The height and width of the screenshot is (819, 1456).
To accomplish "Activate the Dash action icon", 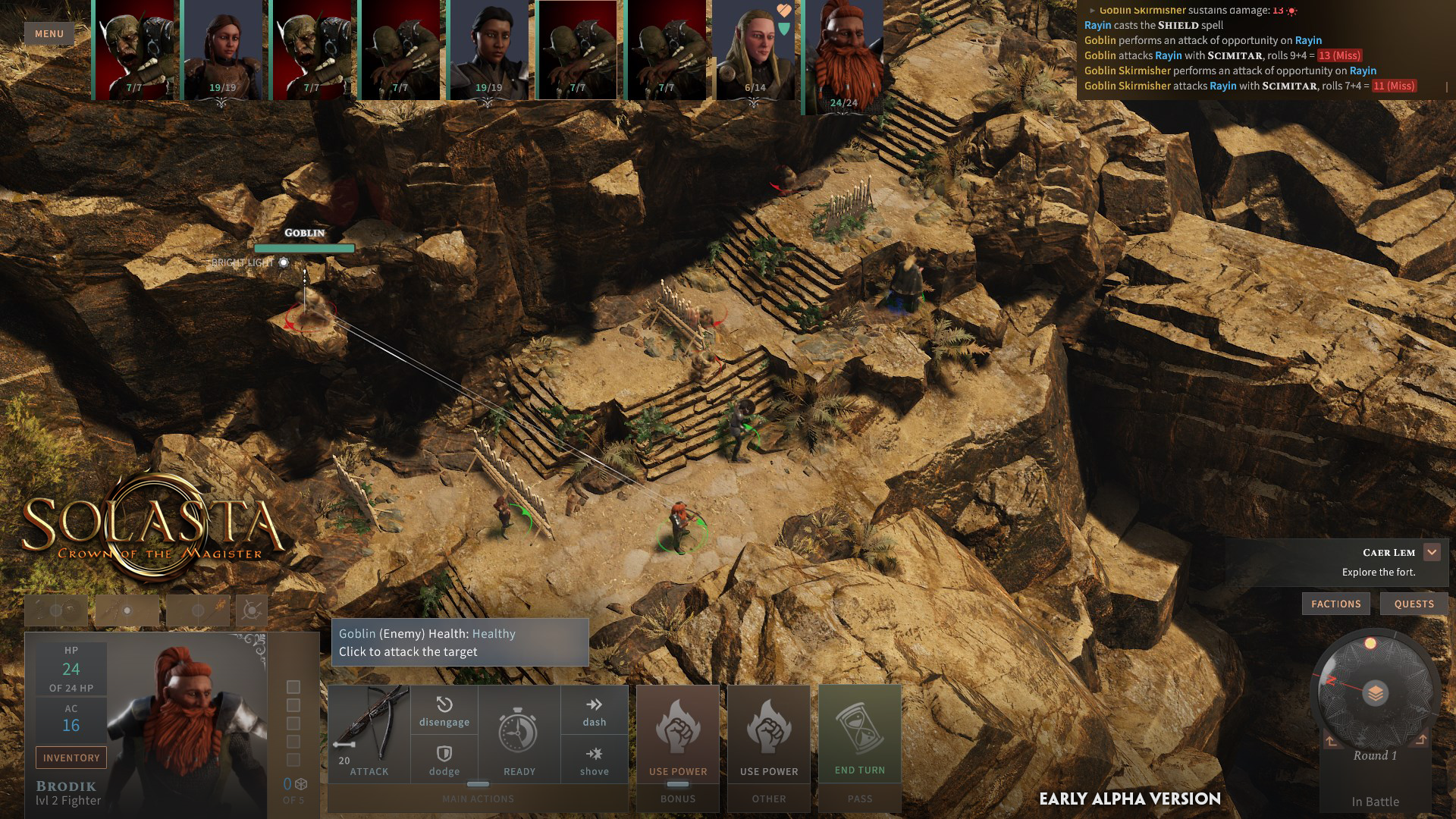I will click(595, 711).
